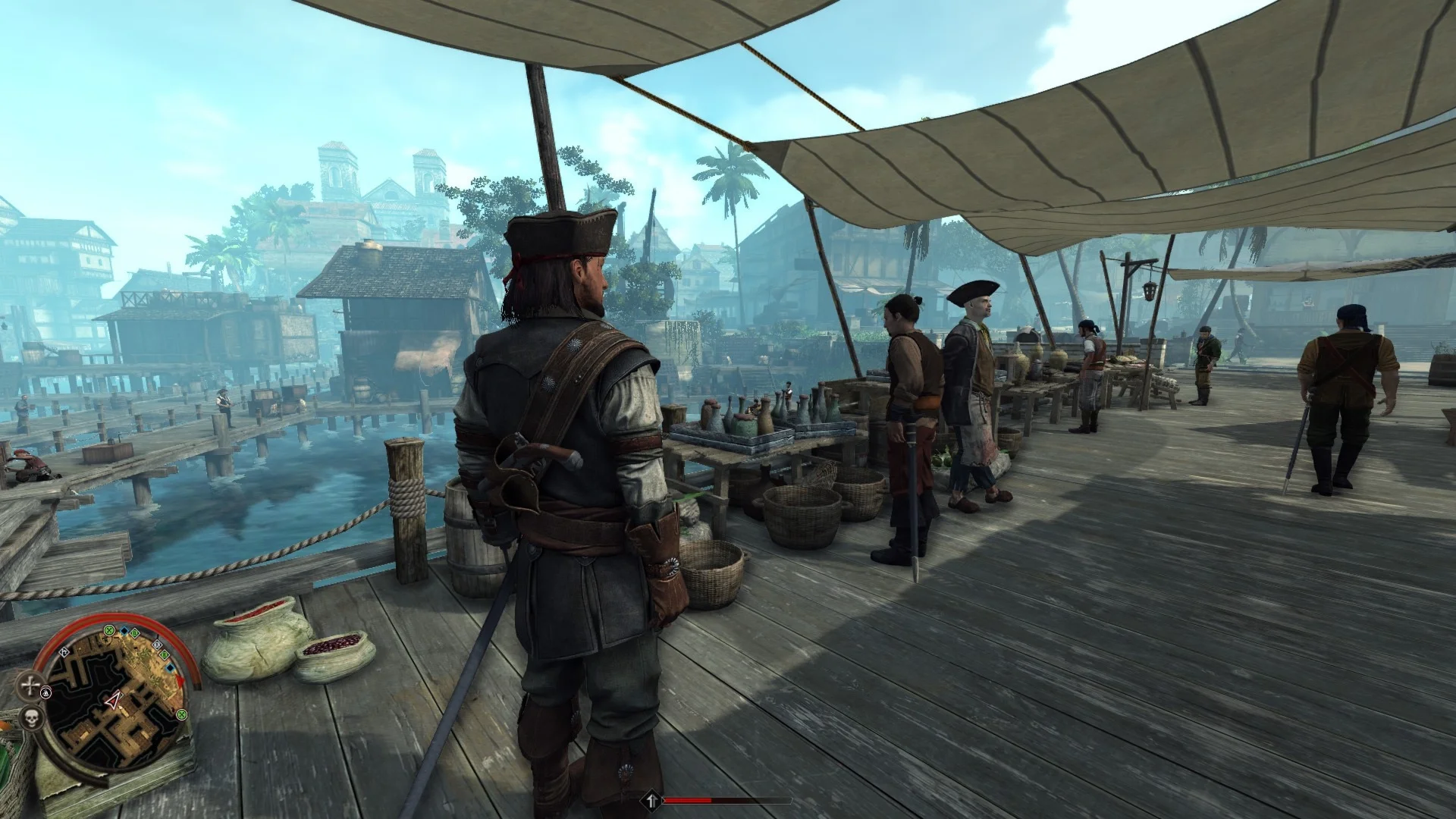This screenshot has height=819, width=1456.
Task: Click the double-arrow level-up icon
Action: (x=651, y=799)
